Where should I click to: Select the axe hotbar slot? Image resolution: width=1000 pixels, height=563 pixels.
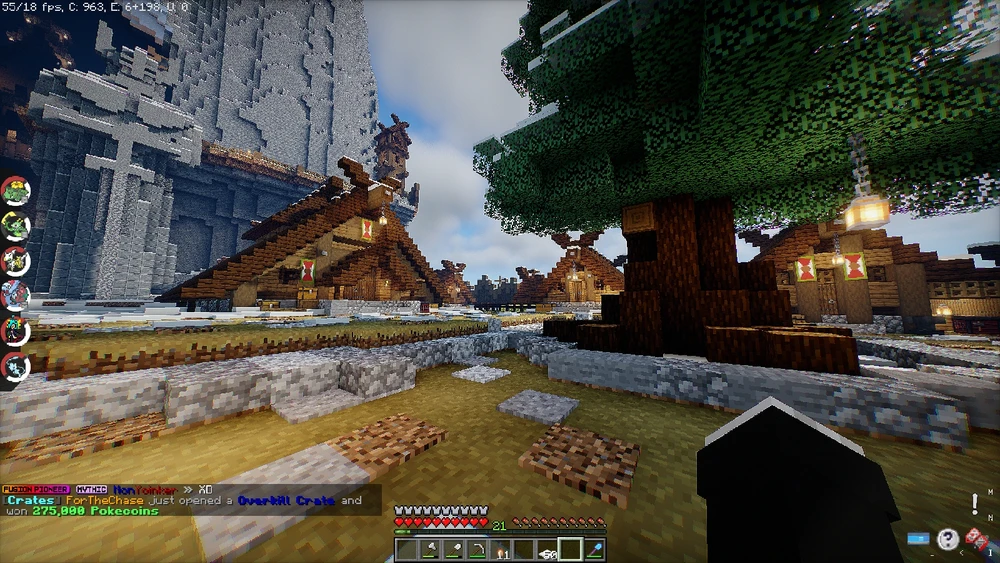click(x=428, y=549)
